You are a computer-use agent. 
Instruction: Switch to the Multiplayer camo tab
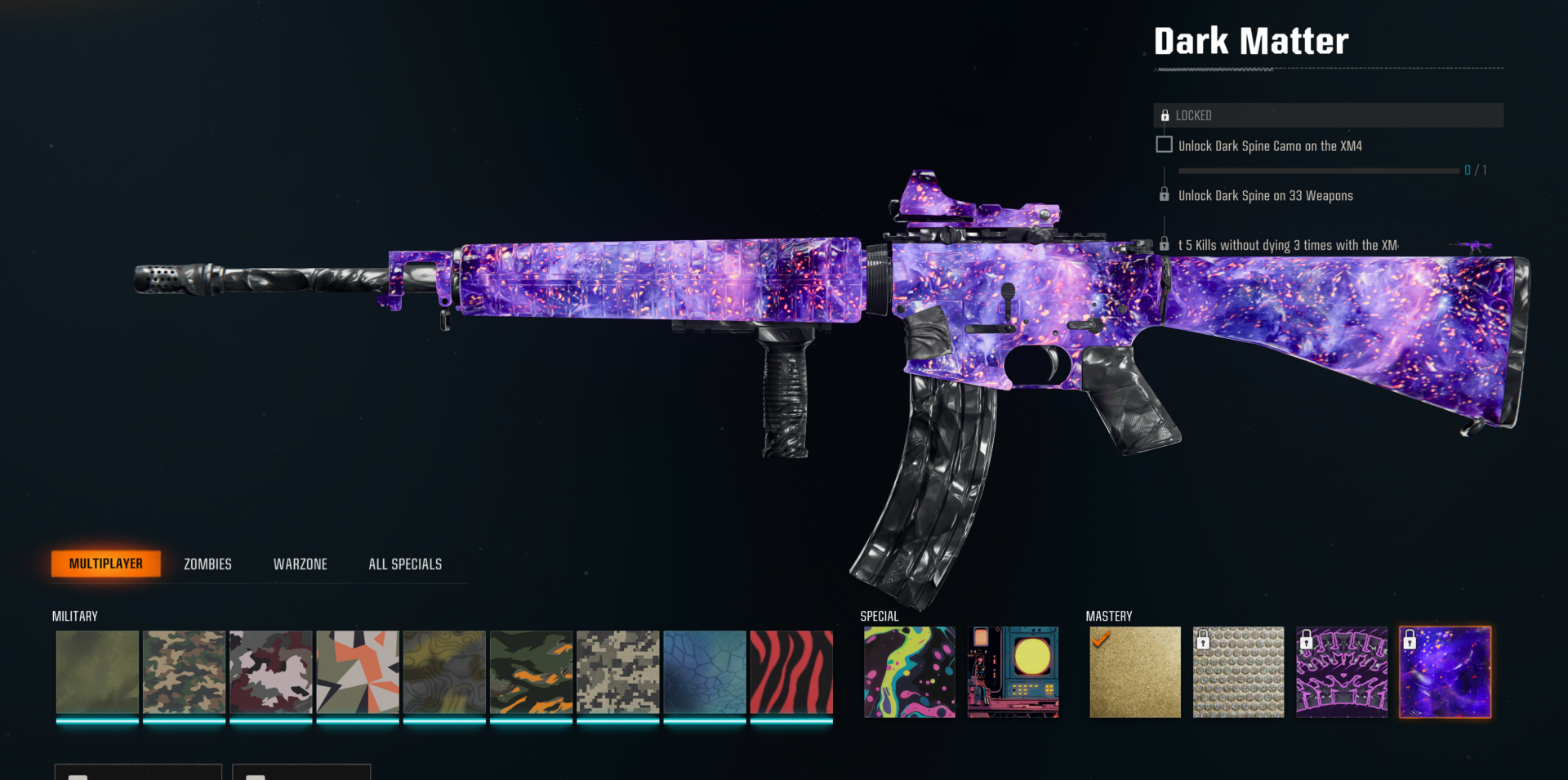coord(105,564)
